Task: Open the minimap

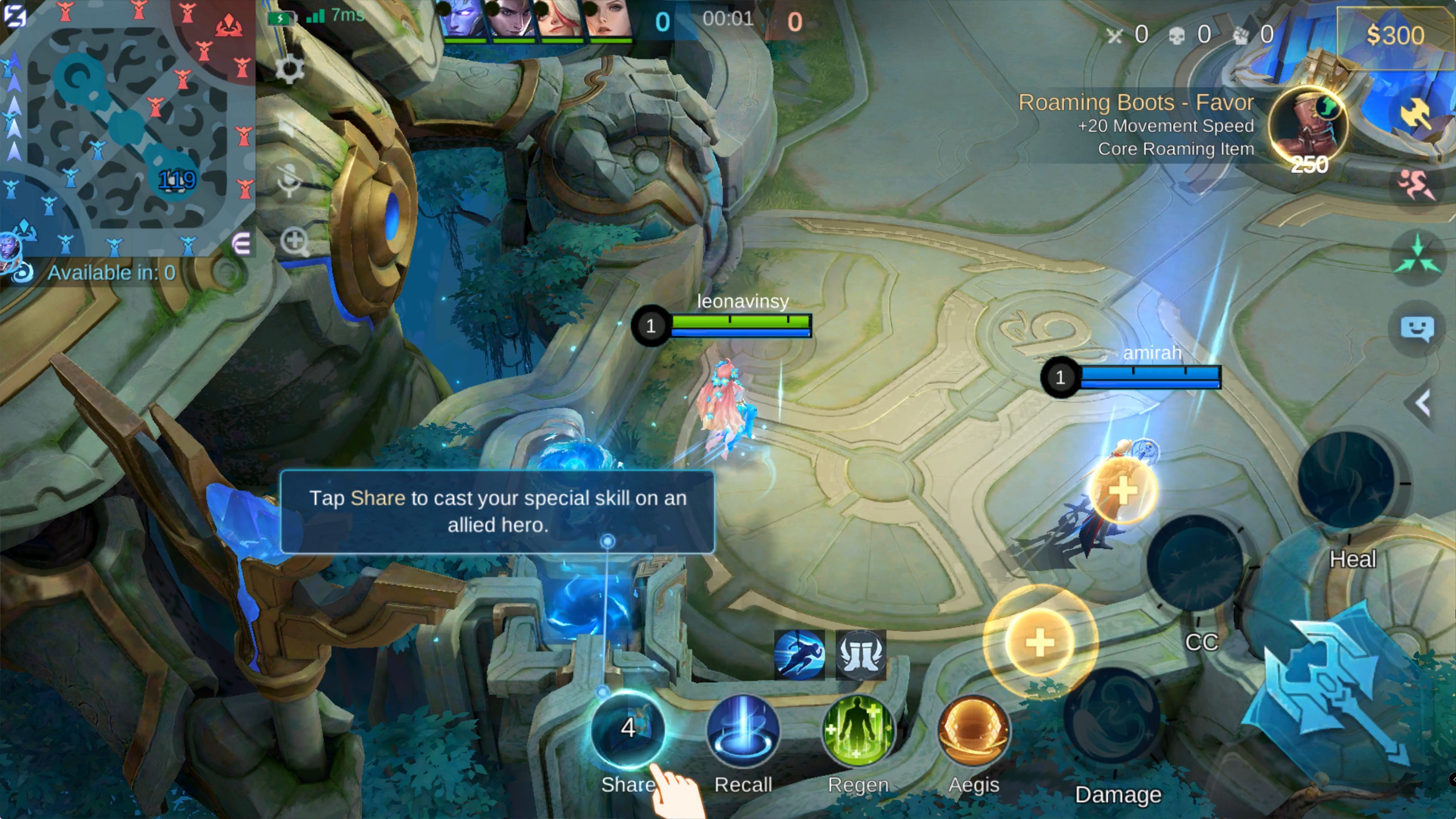Action: coord(127,127)
